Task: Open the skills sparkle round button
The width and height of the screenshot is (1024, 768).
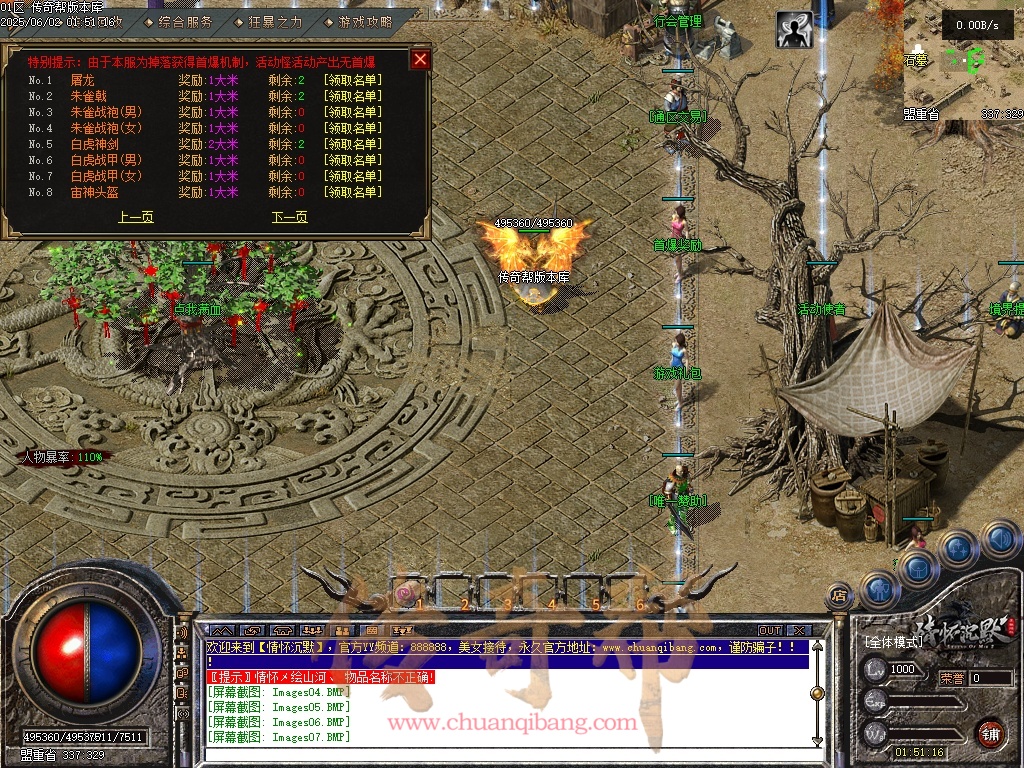Action: coord(958,548)
